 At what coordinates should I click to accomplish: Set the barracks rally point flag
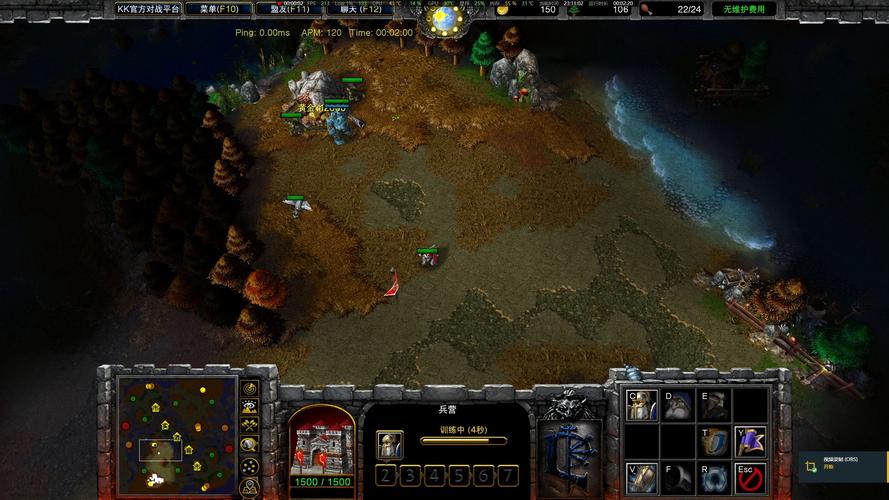pyautogui.click(x=750, y=441)
